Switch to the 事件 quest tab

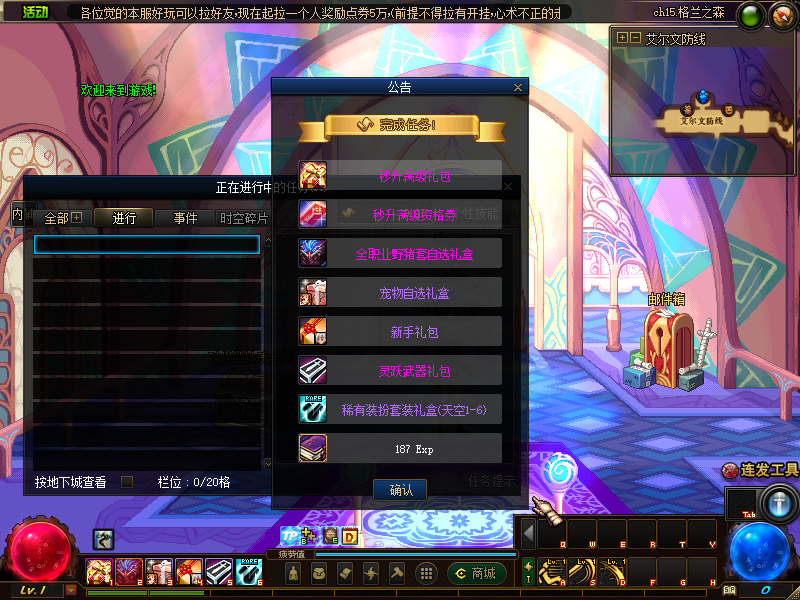point(185,218)
